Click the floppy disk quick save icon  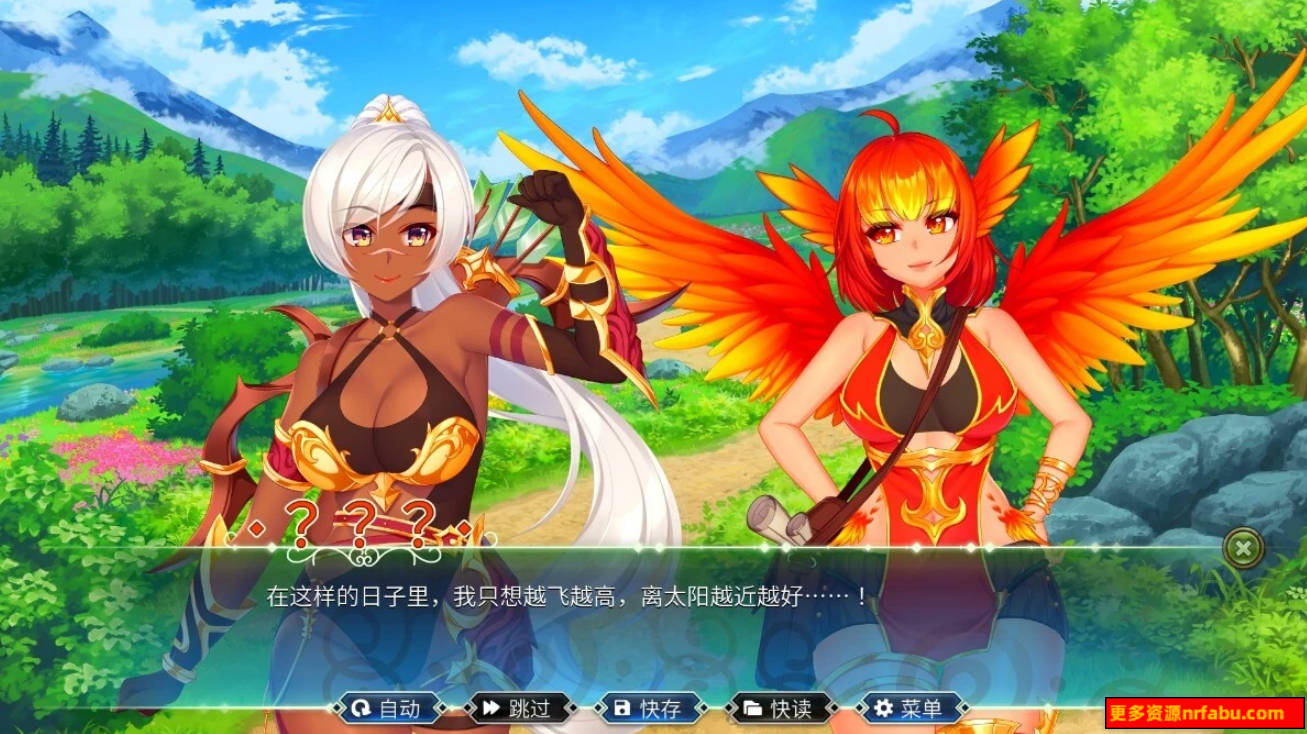coord(622,708)
